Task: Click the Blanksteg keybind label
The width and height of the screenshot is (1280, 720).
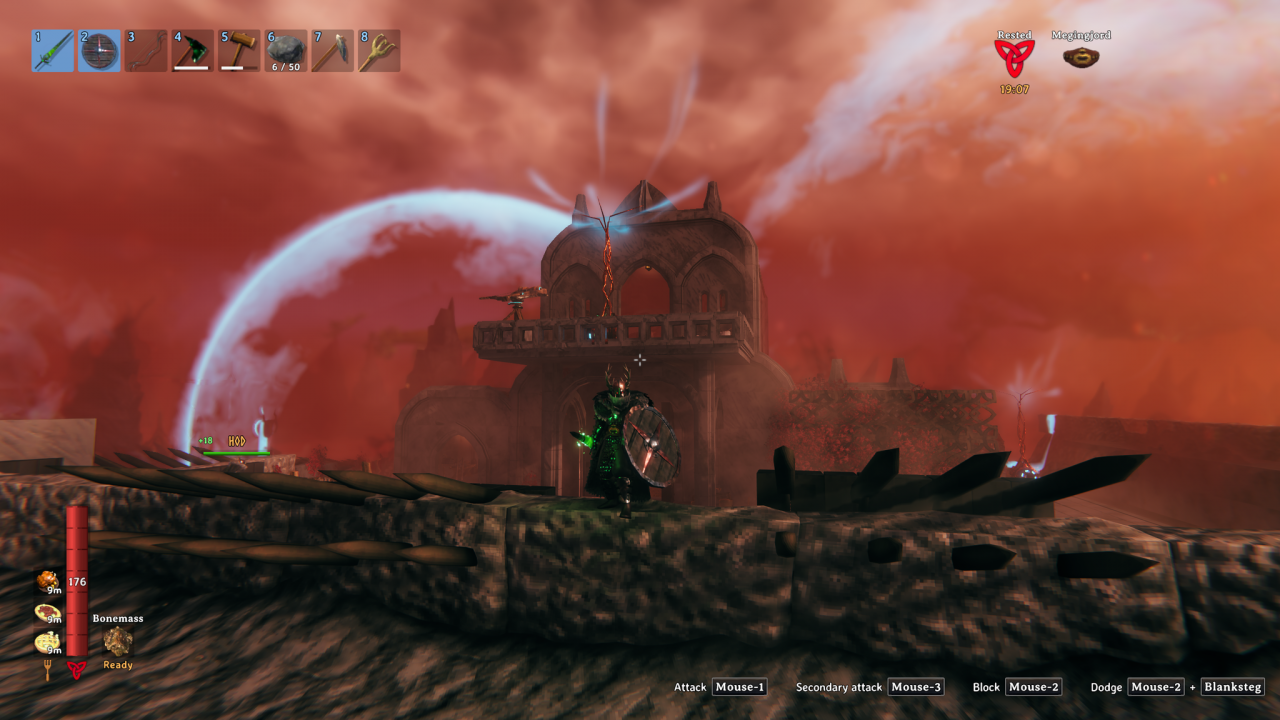Action: pyautogui.click(x=1232, y=687)
